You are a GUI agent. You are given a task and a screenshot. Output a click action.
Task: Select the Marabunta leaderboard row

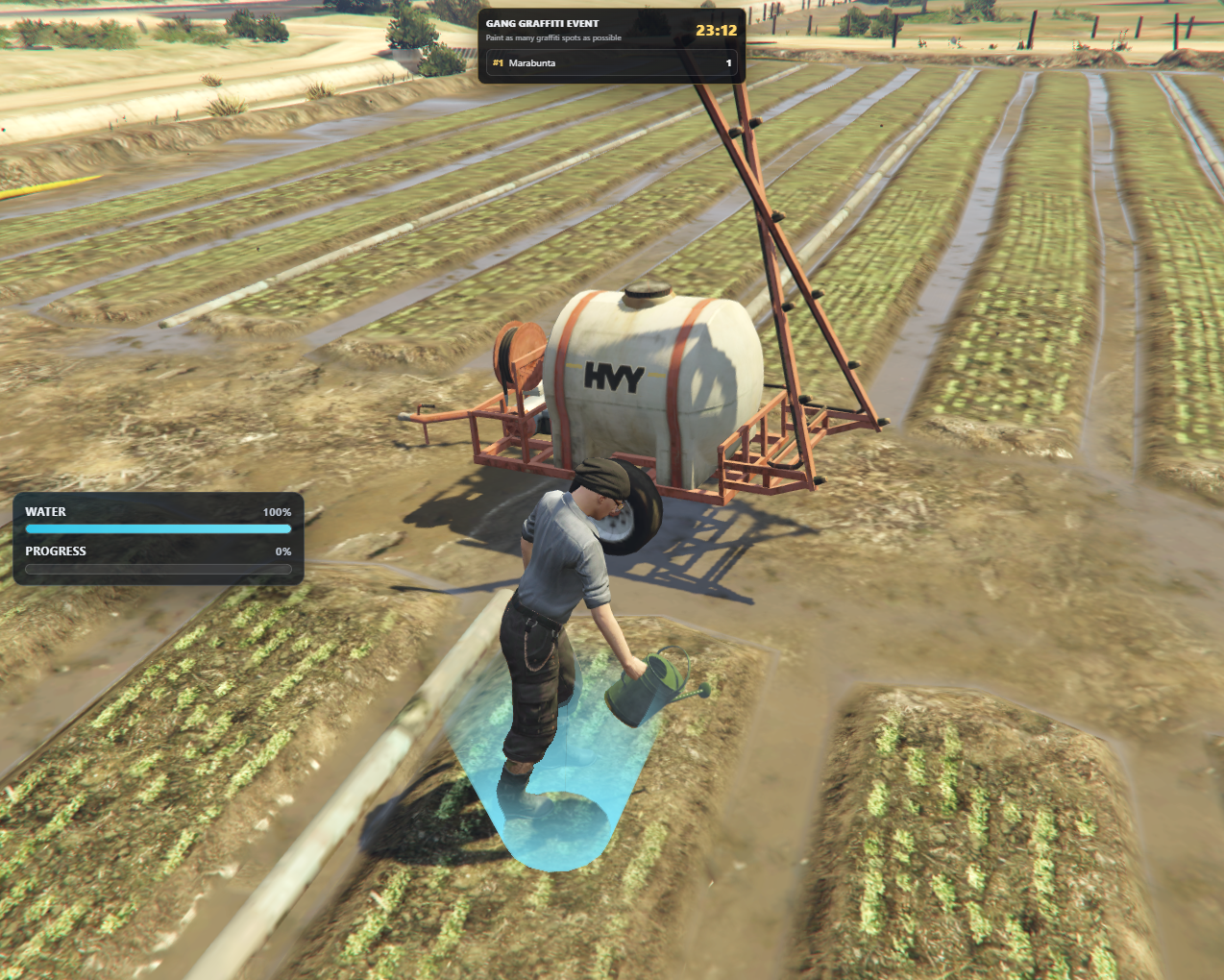click(x=611, y=63)
